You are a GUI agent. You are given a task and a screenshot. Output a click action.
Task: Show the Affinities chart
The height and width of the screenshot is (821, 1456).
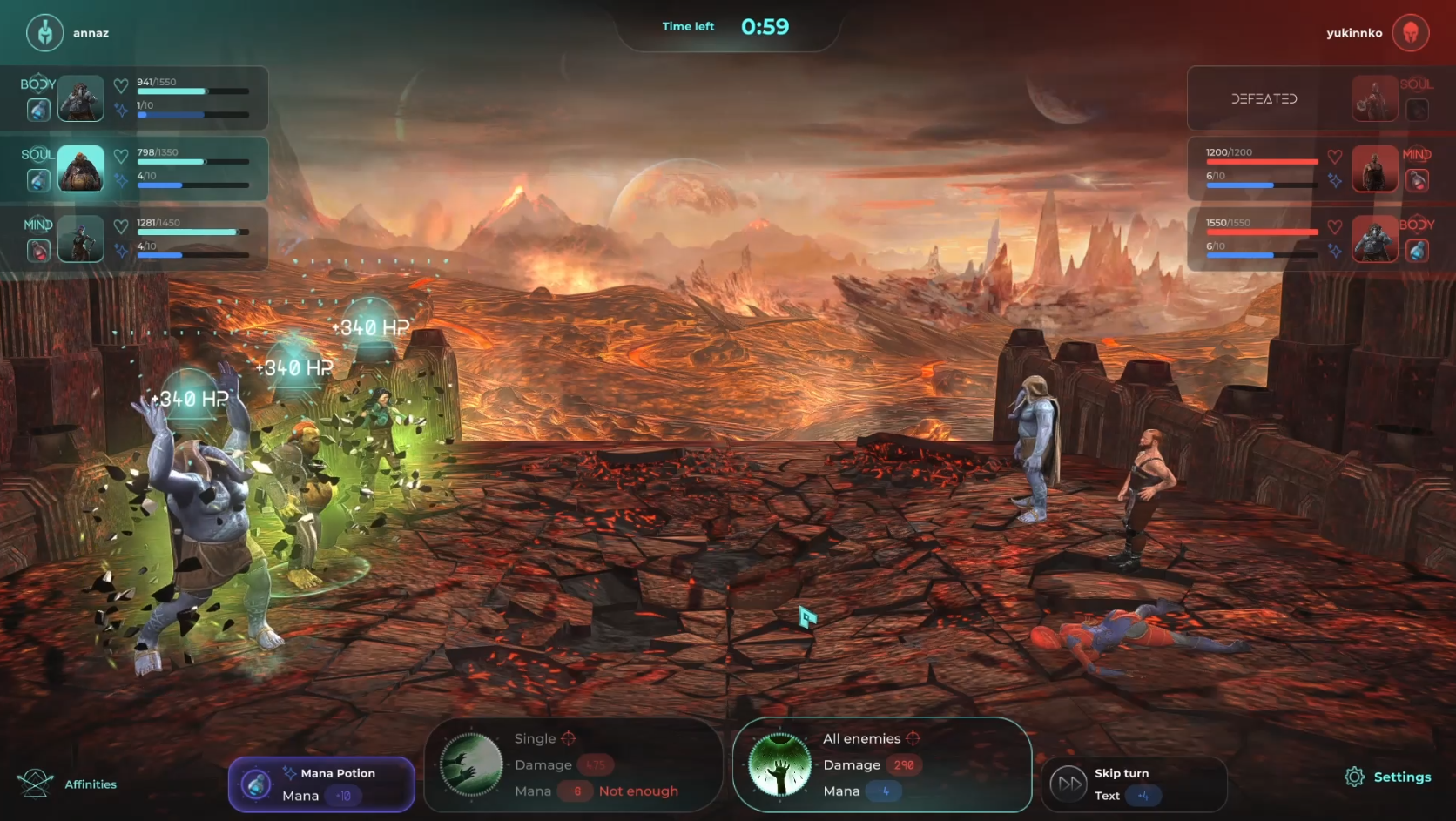coord(68,784)
